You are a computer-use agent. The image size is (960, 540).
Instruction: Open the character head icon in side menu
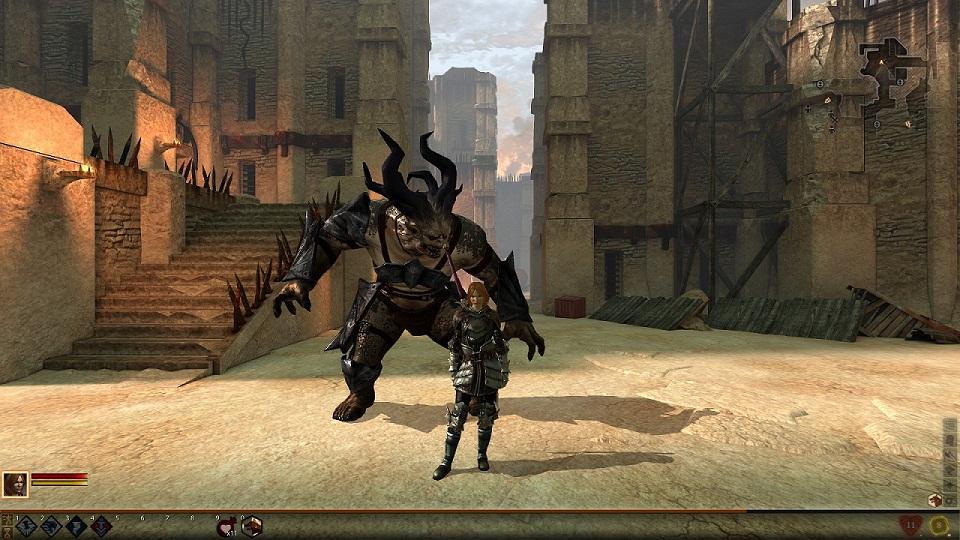950,440
